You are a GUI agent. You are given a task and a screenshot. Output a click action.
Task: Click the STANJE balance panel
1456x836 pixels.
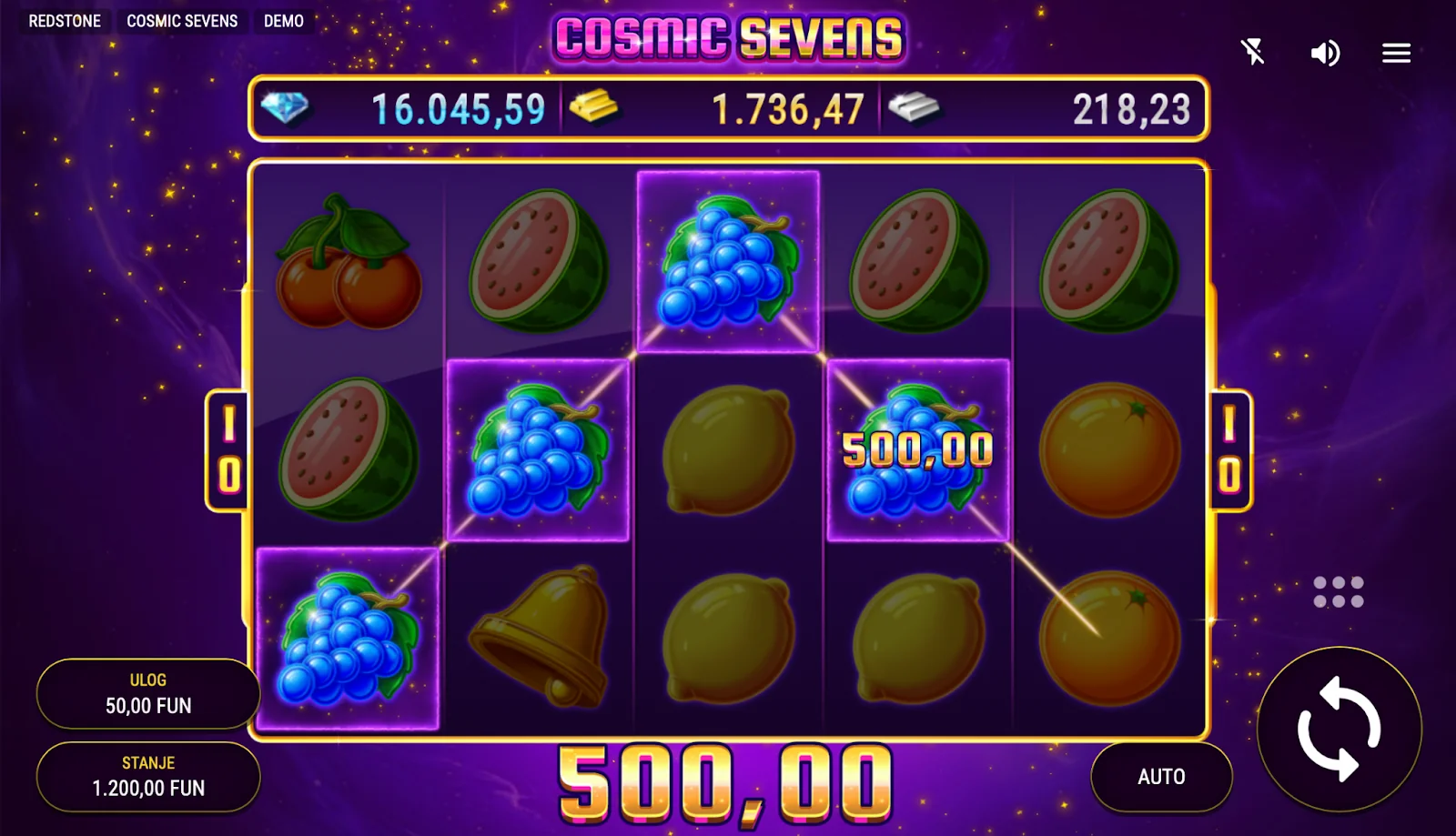148,777
